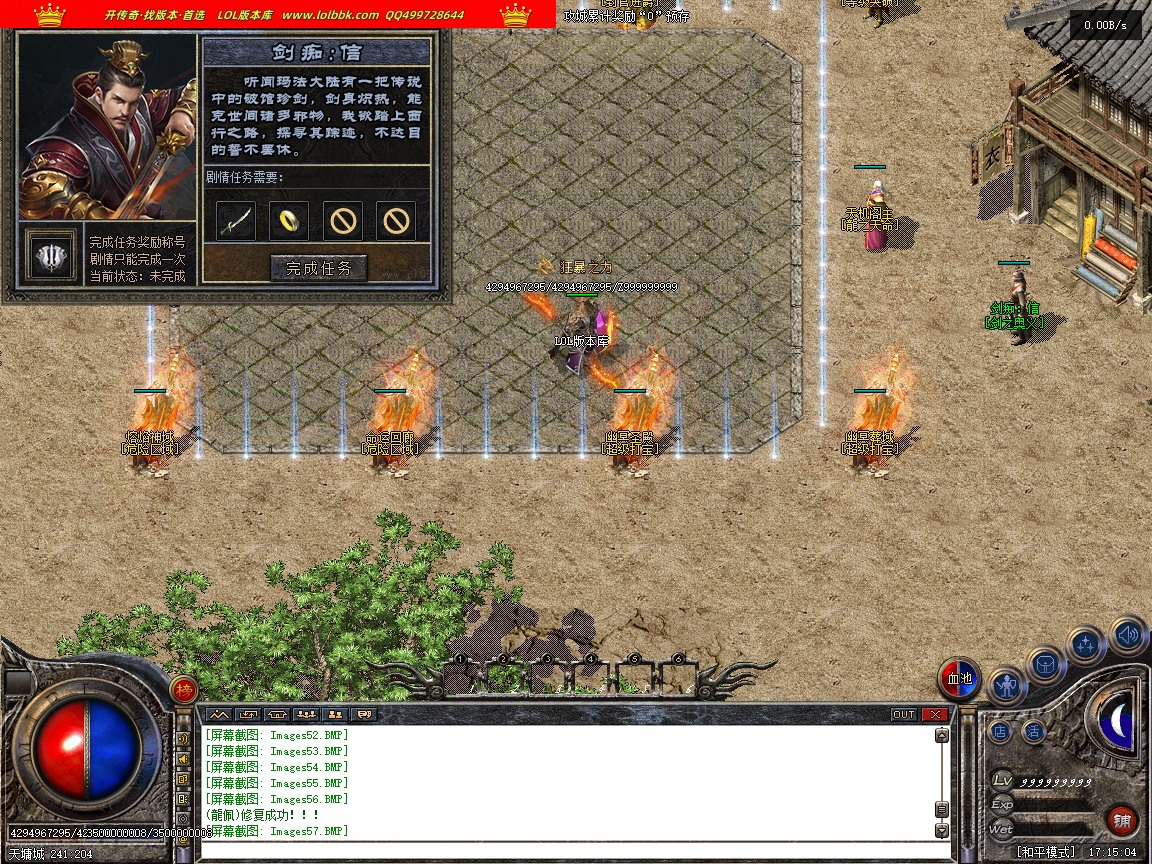Image resolution: width=1152 pixels, height=864 pixels.
Task: Click the red lolbbk.com banner at top
Action: (x=278, y=15)
